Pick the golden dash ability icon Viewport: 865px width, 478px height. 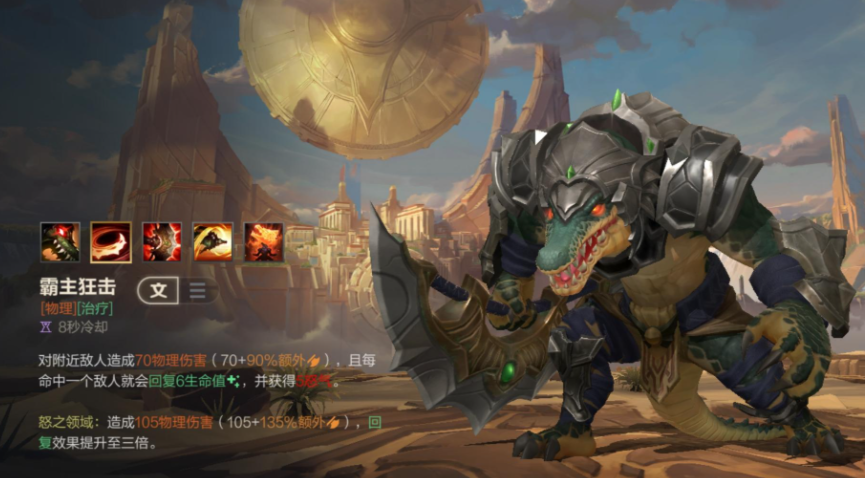tap(213, 242)
